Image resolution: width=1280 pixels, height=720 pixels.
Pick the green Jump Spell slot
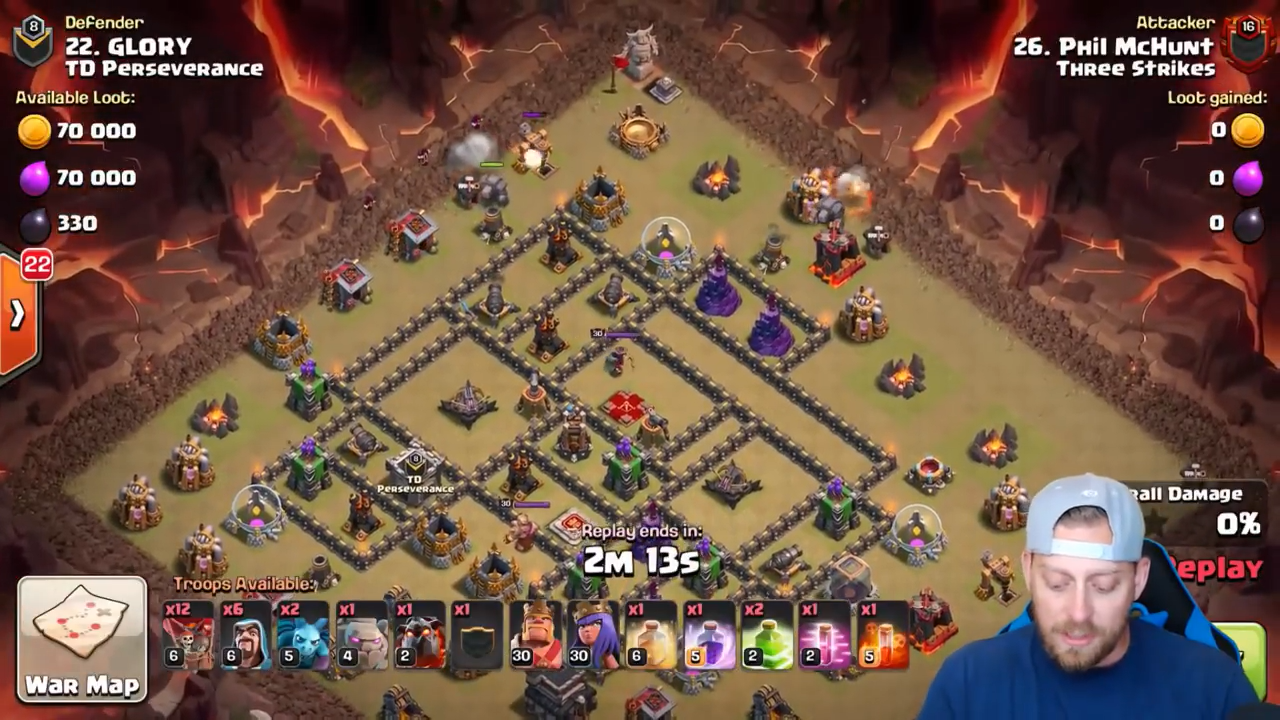click(766, 636)
